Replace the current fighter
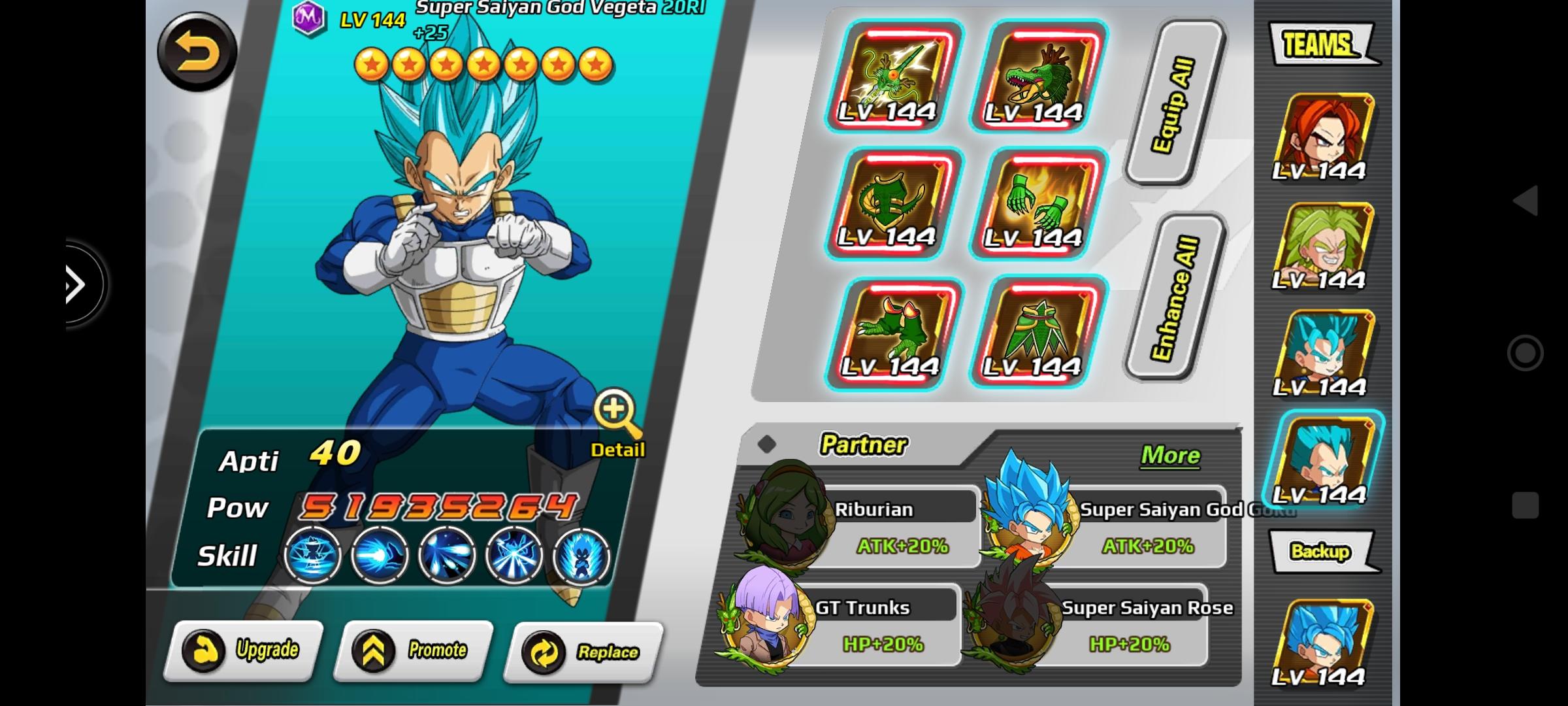 (583, 652)
